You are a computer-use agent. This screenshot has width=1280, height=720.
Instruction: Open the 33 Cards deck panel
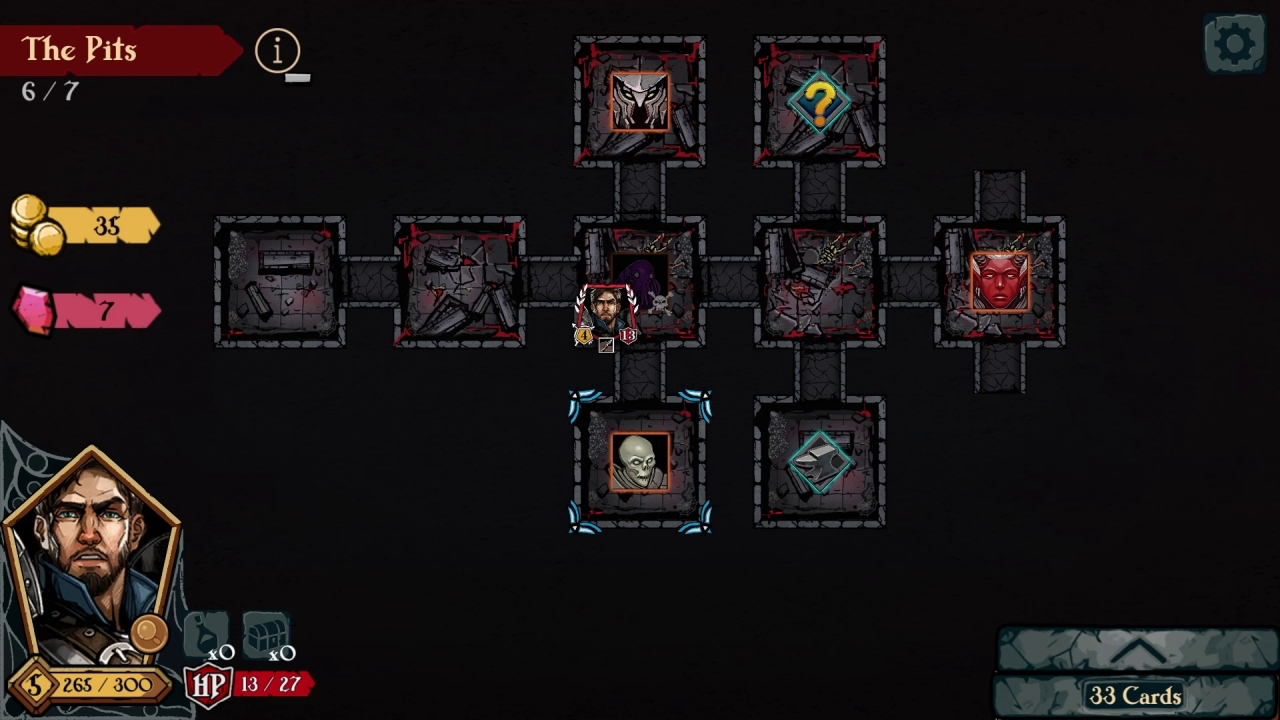1135,694
